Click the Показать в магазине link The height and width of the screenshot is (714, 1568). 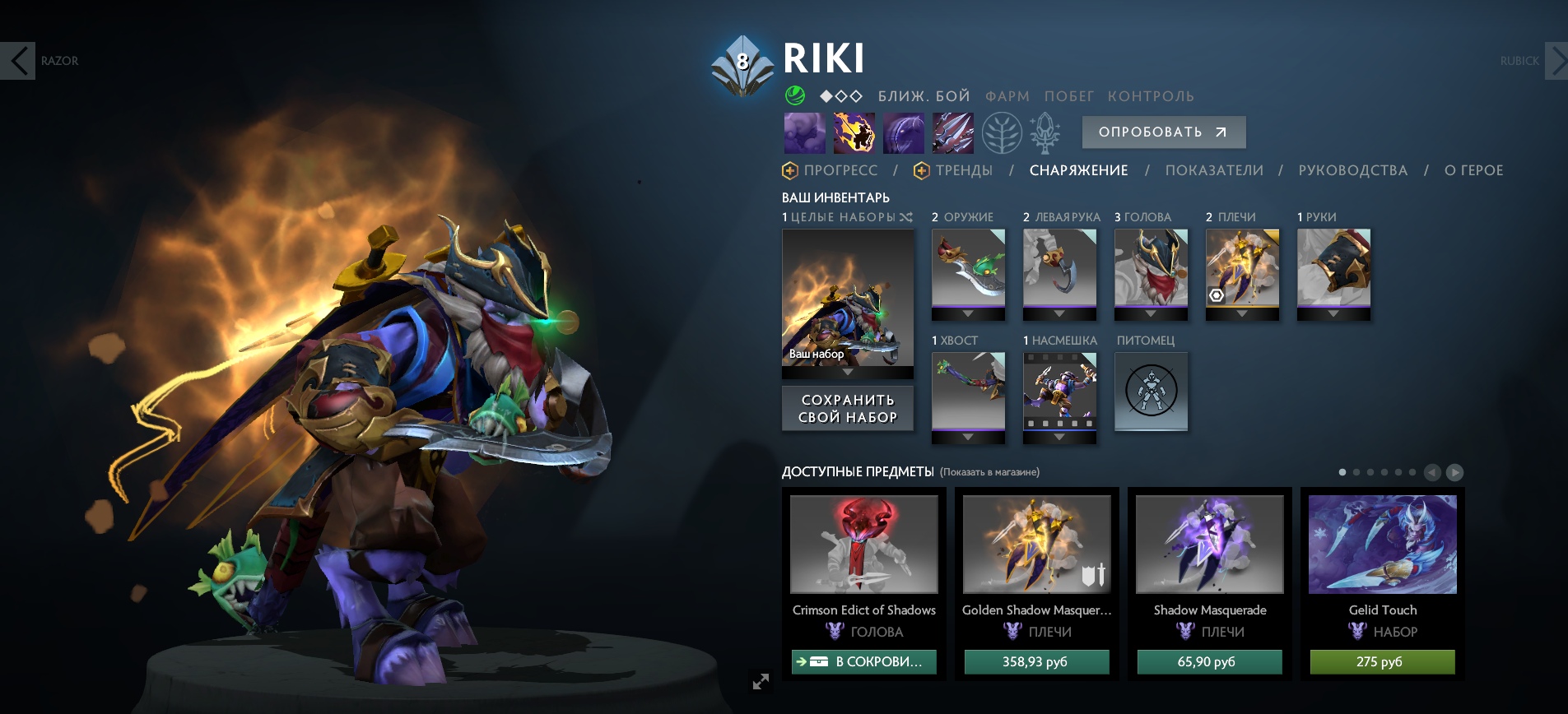point(990,472)
